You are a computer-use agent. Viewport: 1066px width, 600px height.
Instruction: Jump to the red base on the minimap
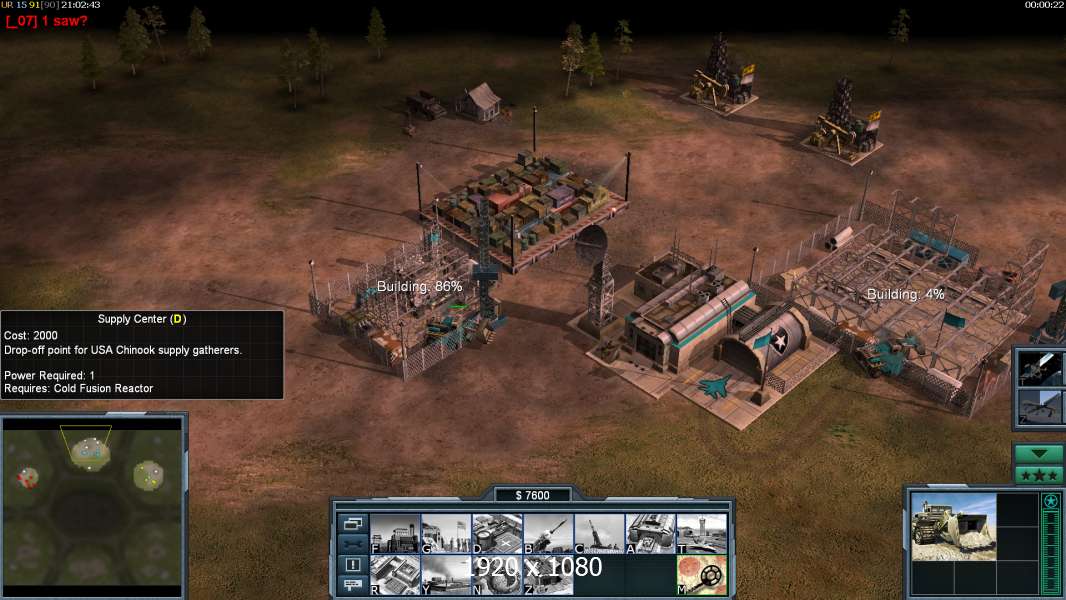27,479
